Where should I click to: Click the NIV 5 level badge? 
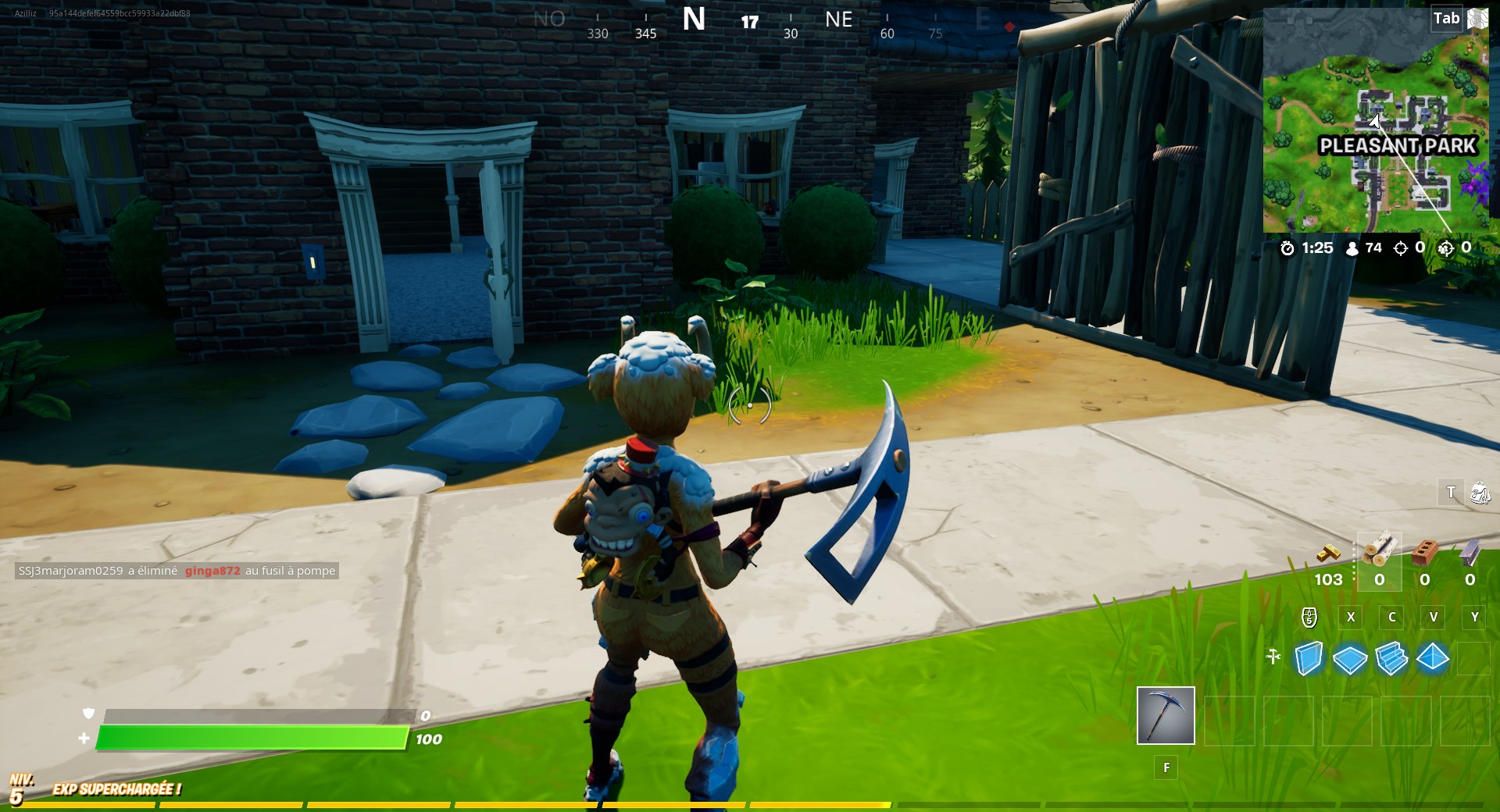click(23, 787)
